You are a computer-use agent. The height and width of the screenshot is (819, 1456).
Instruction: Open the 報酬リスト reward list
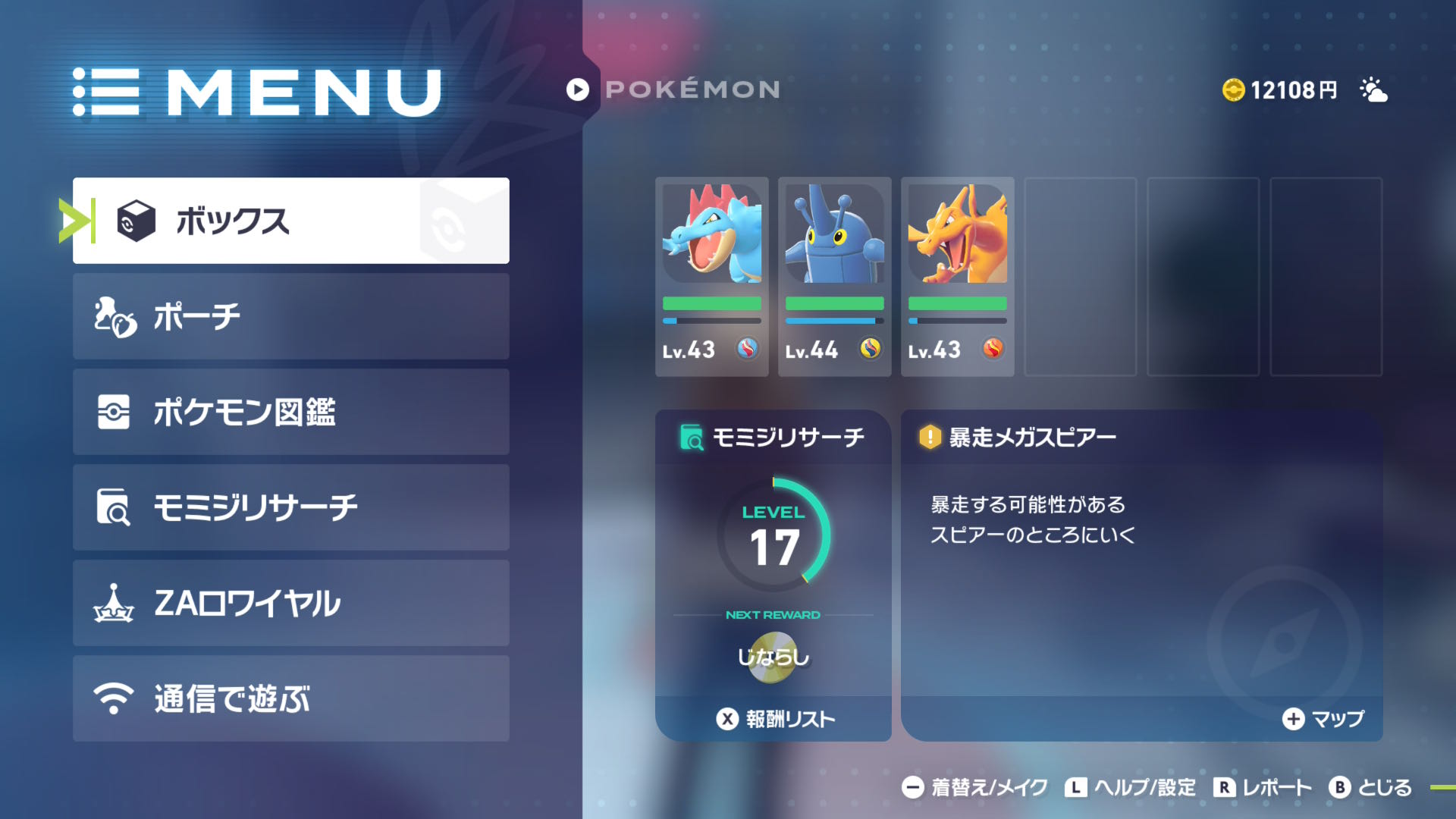click(773, 718)
